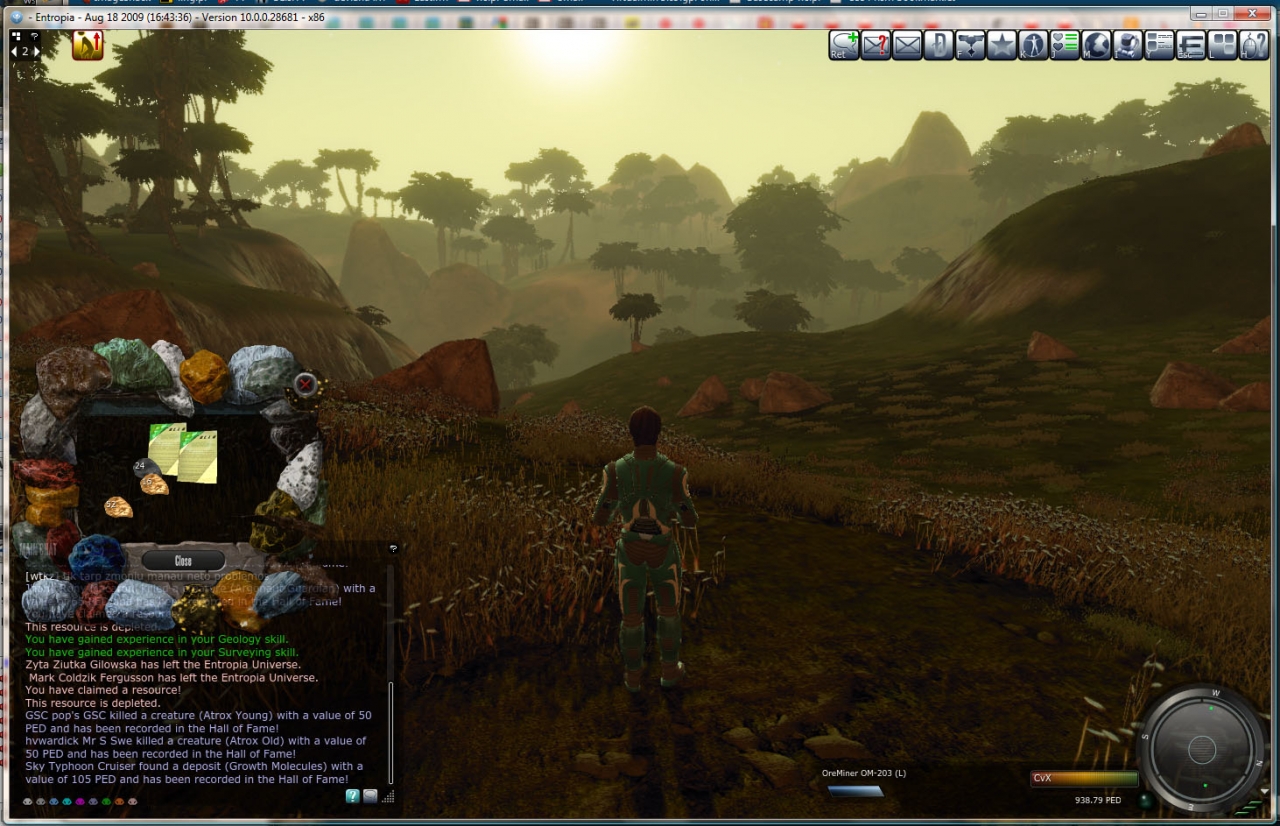Open the globe map icon
The width and height of the screenshot is (1280, 826).
pyautogui.click(x=1096, y=45)
